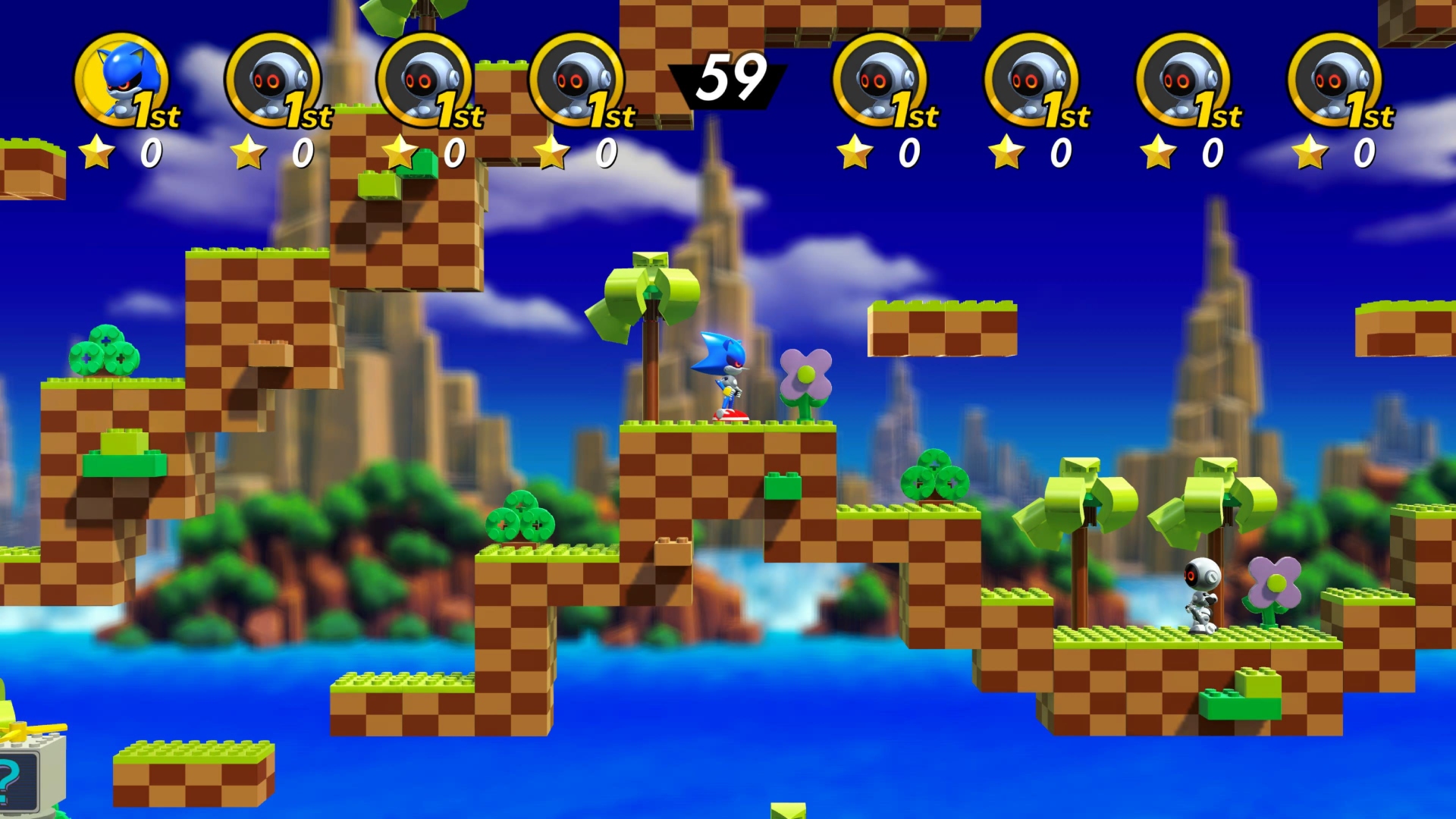Select the rightmost robot player portrait
1456x819 pixels.
[1332, 80]
